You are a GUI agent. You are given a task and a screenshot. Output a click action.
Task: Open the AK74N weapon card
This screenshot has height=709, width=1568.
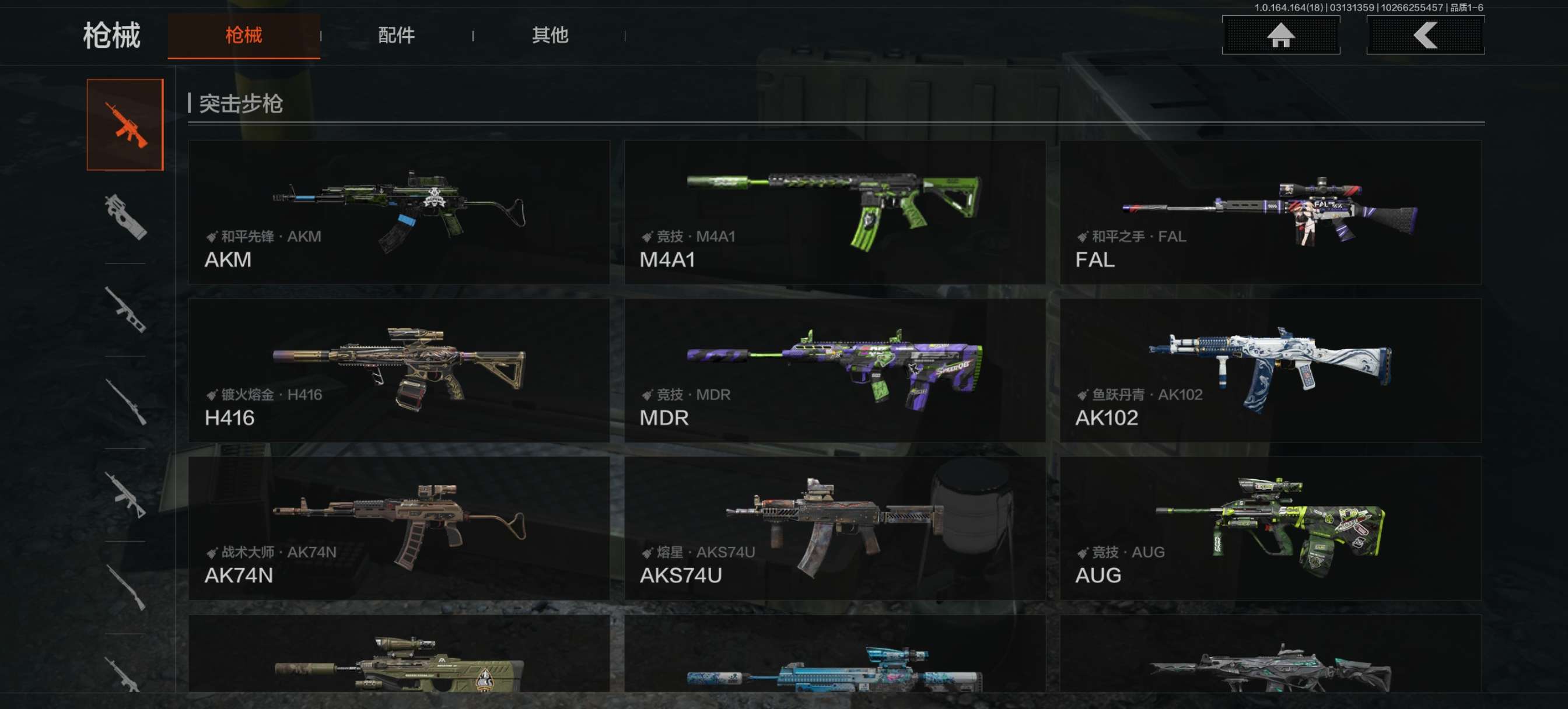point(398,528)
